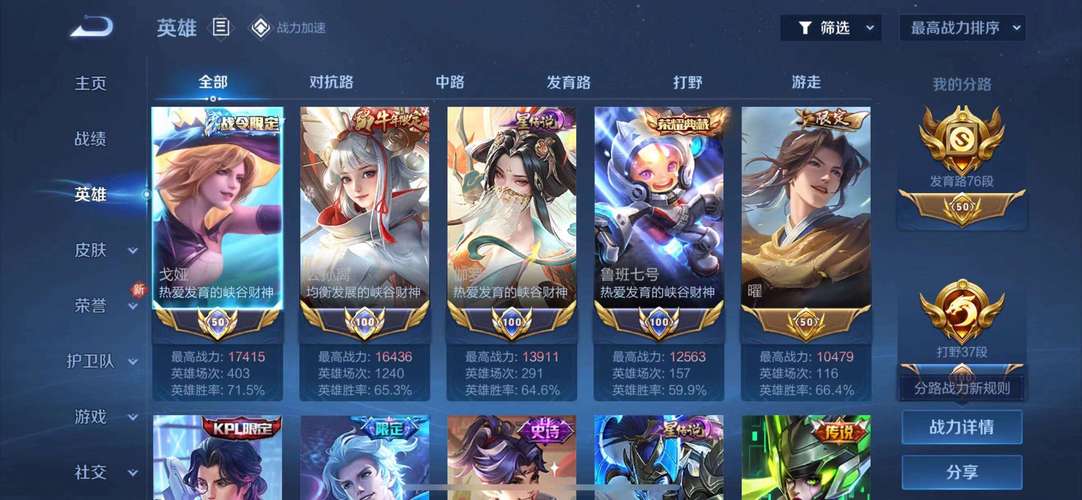Viewport: 1082px width, 500px height.
Task: Click the 分享 share button
Action: [x=961, y=472]
